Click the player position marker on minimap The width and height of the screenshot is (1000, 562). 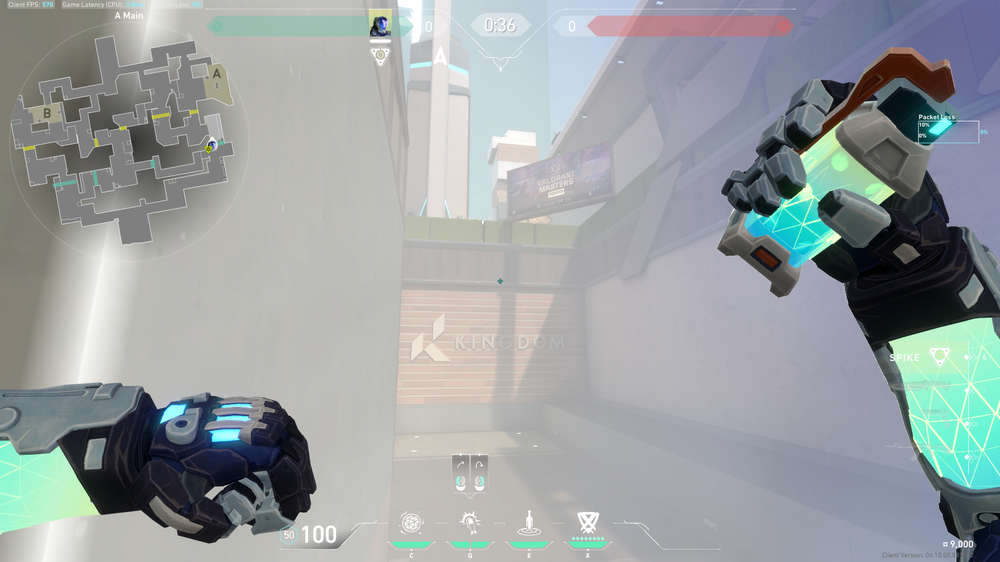pos(211,147)
